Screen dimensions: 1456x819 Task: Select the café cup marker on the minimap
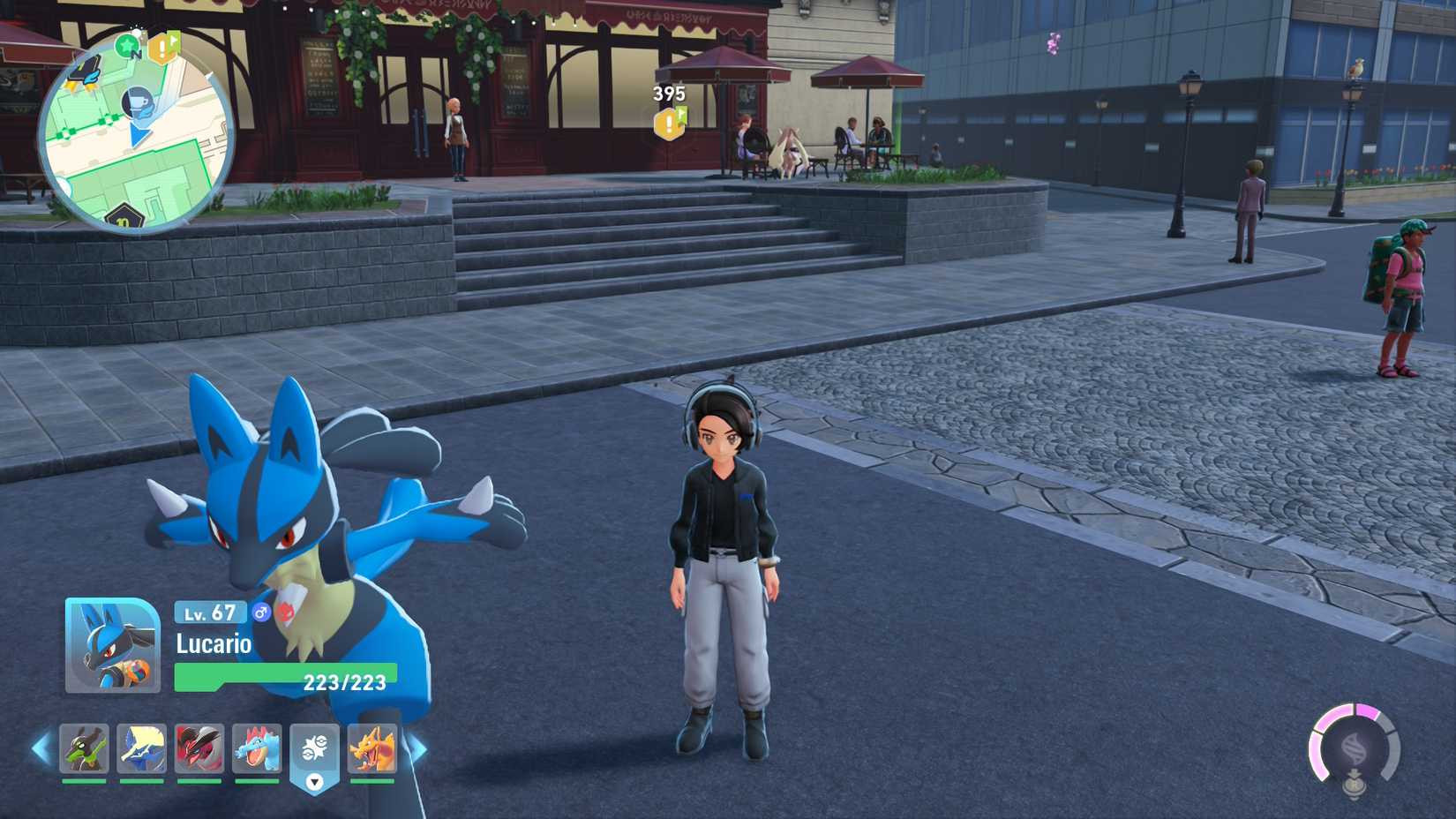[138, 102]
